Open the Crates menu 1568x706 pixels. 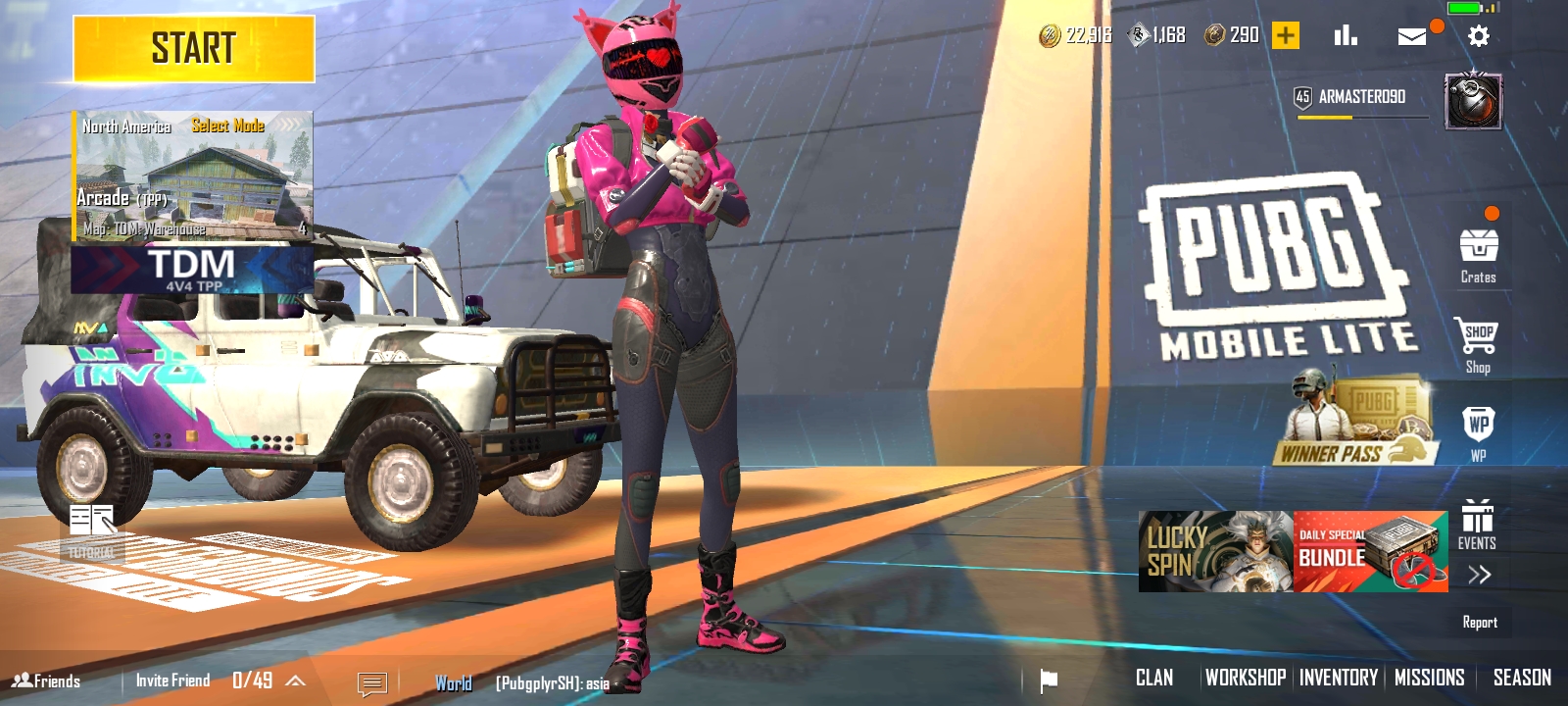(x=1478, y=255)
